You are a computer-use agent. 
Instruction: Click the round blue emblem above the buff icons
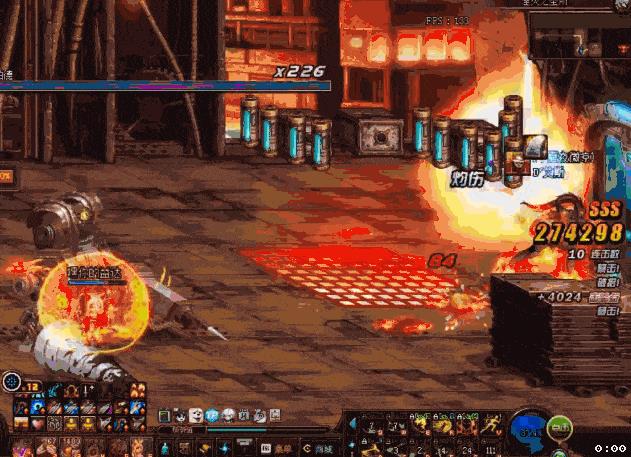pos(12,381)
